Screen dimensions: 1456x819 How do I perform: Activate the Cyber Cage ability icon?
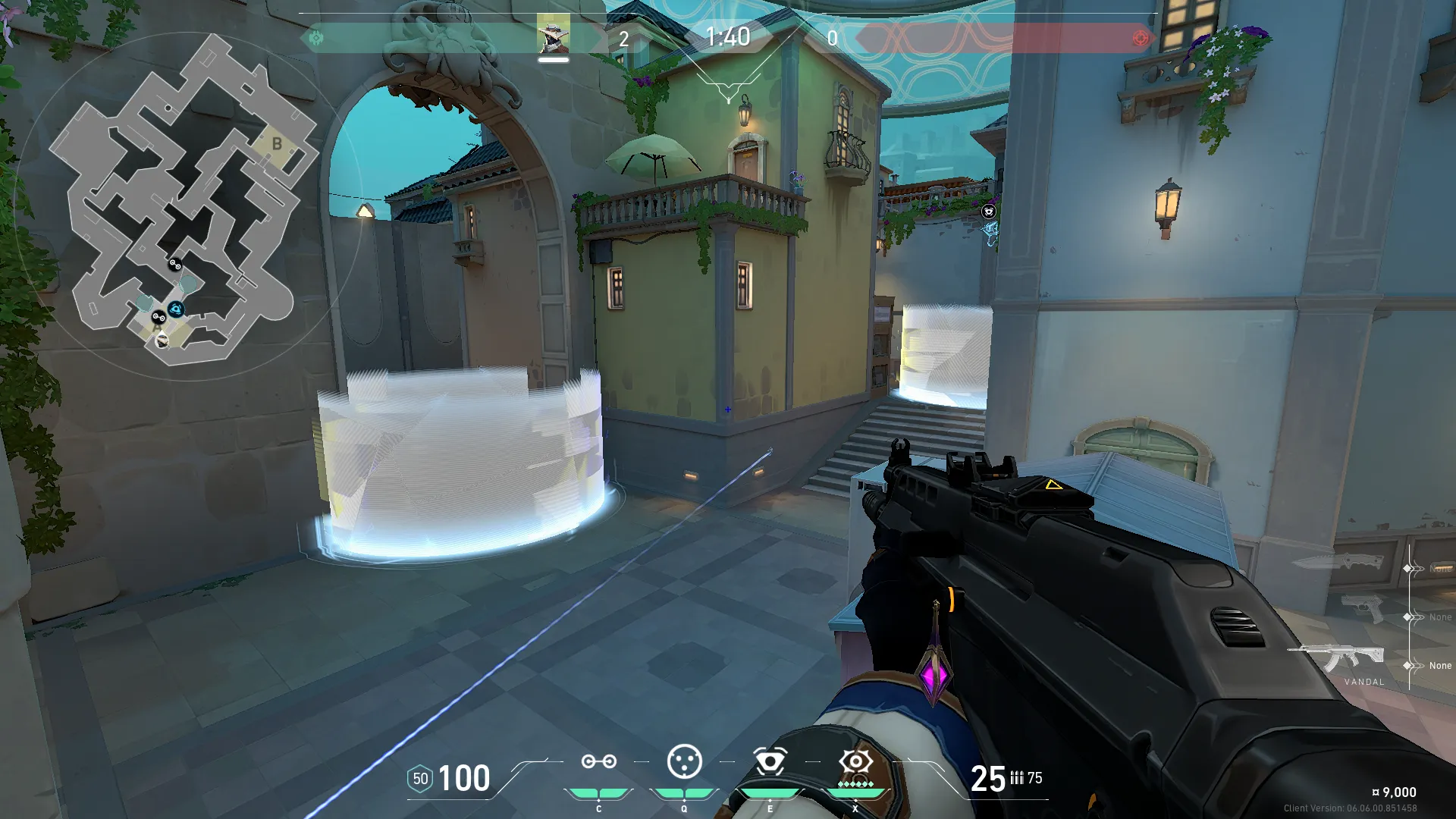click(x=684, y=762)
